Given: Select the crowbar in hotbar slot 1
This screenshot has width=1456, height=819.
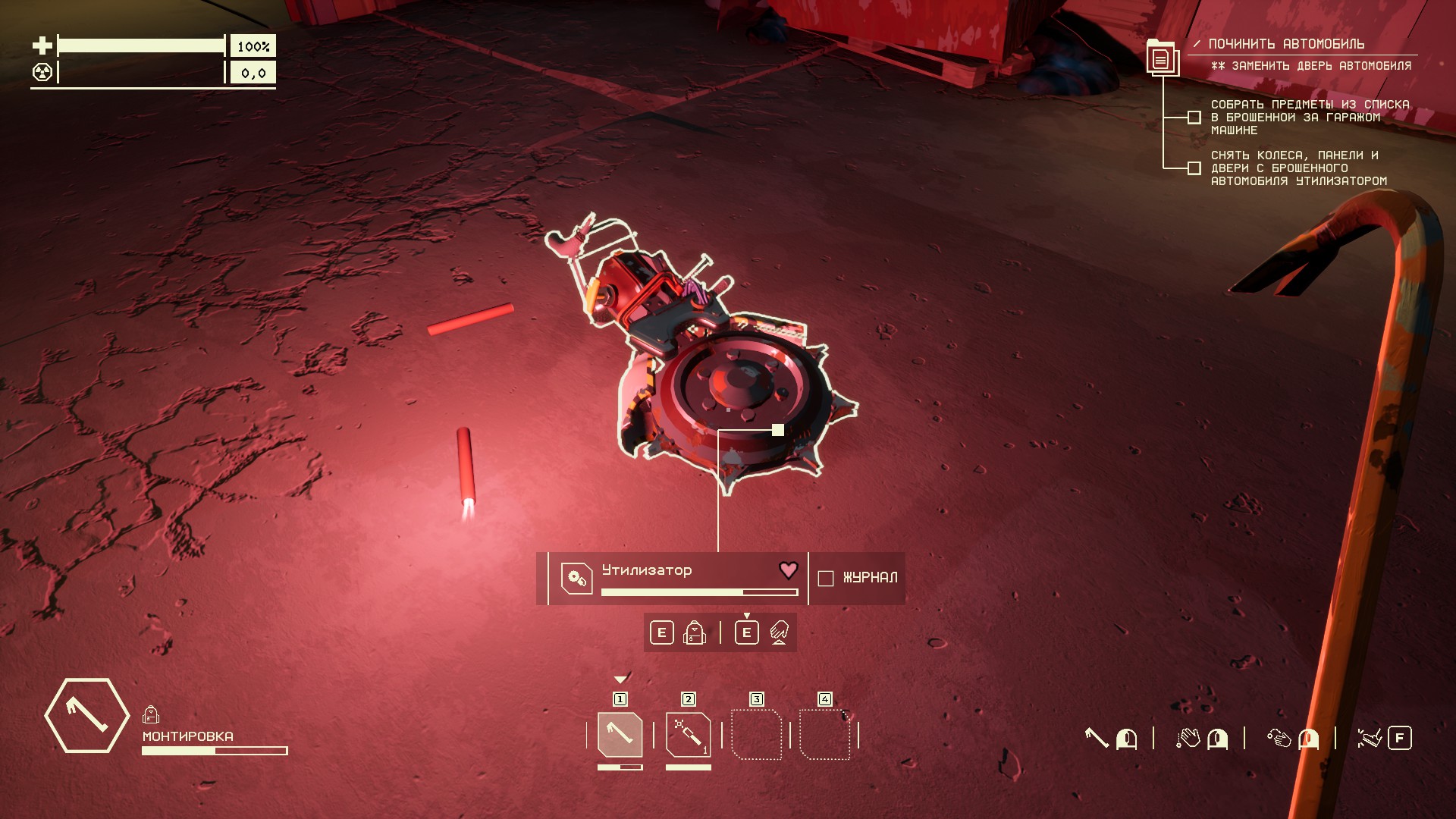Looking at the screenshot, I should tap(620, 734).
